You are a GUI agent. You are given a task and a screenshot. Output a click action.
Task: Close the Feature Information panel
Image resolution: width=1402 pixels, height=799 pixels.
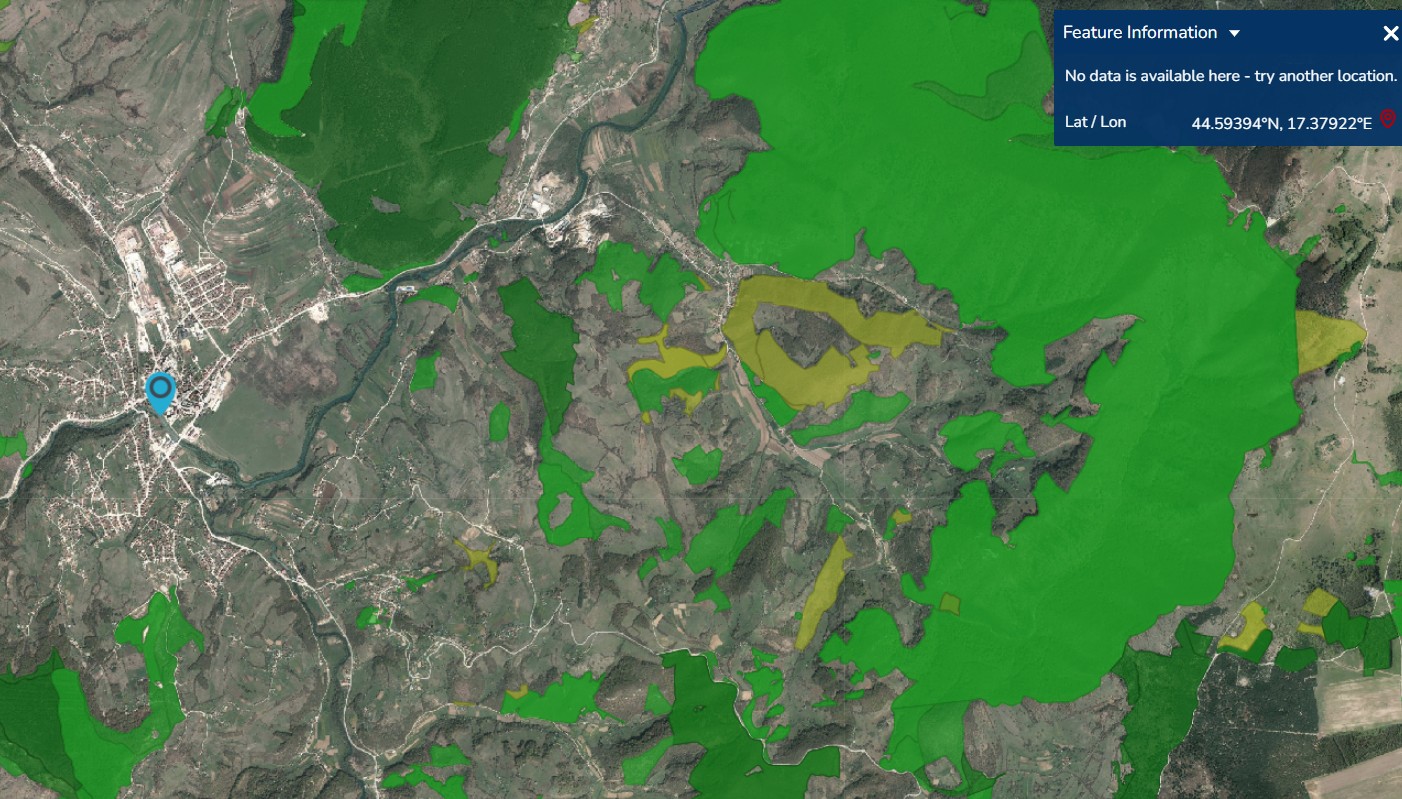point(1391,33)
